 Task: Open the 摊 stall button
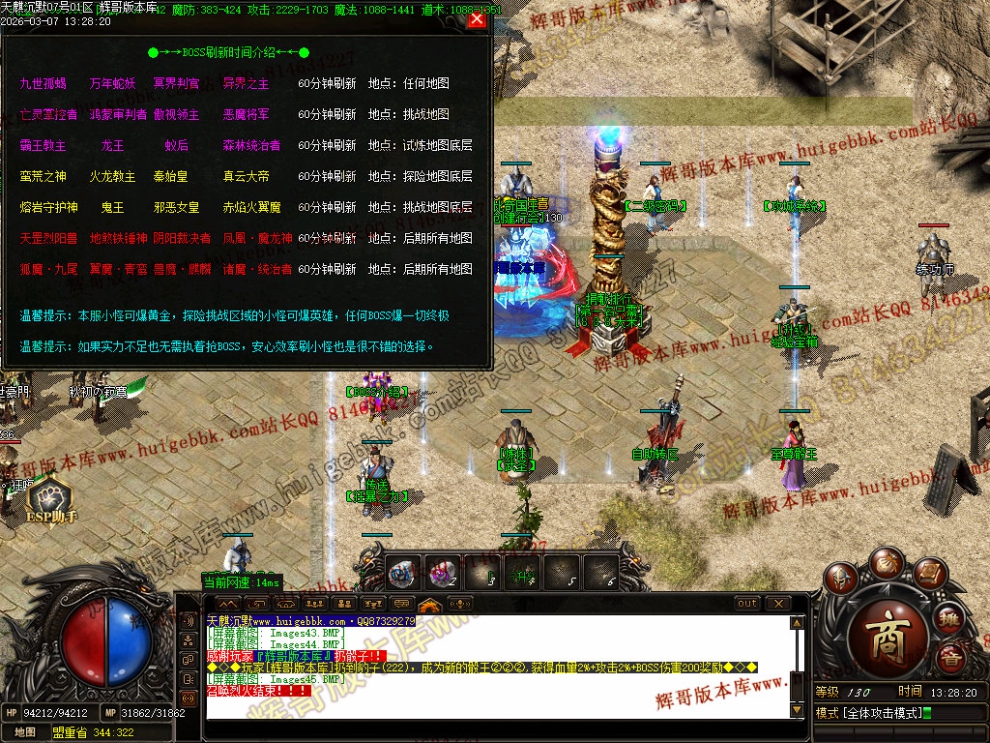tap(947, 619)
